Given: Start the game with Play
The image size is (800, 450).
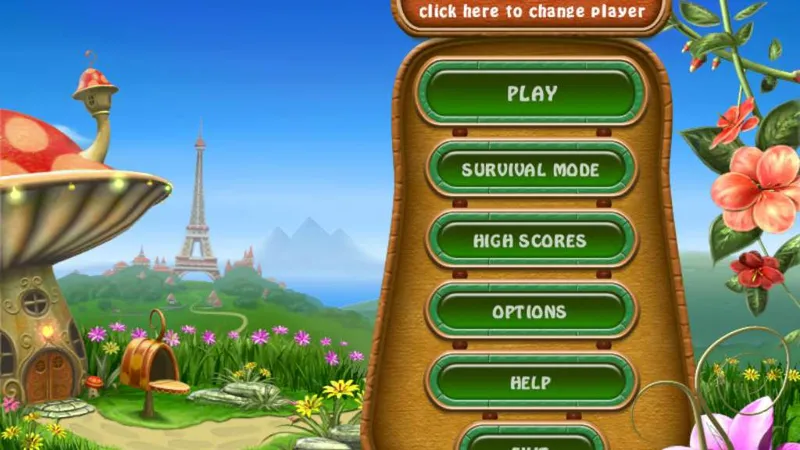Looking at the screenshot, I should [x=531, y=94].
